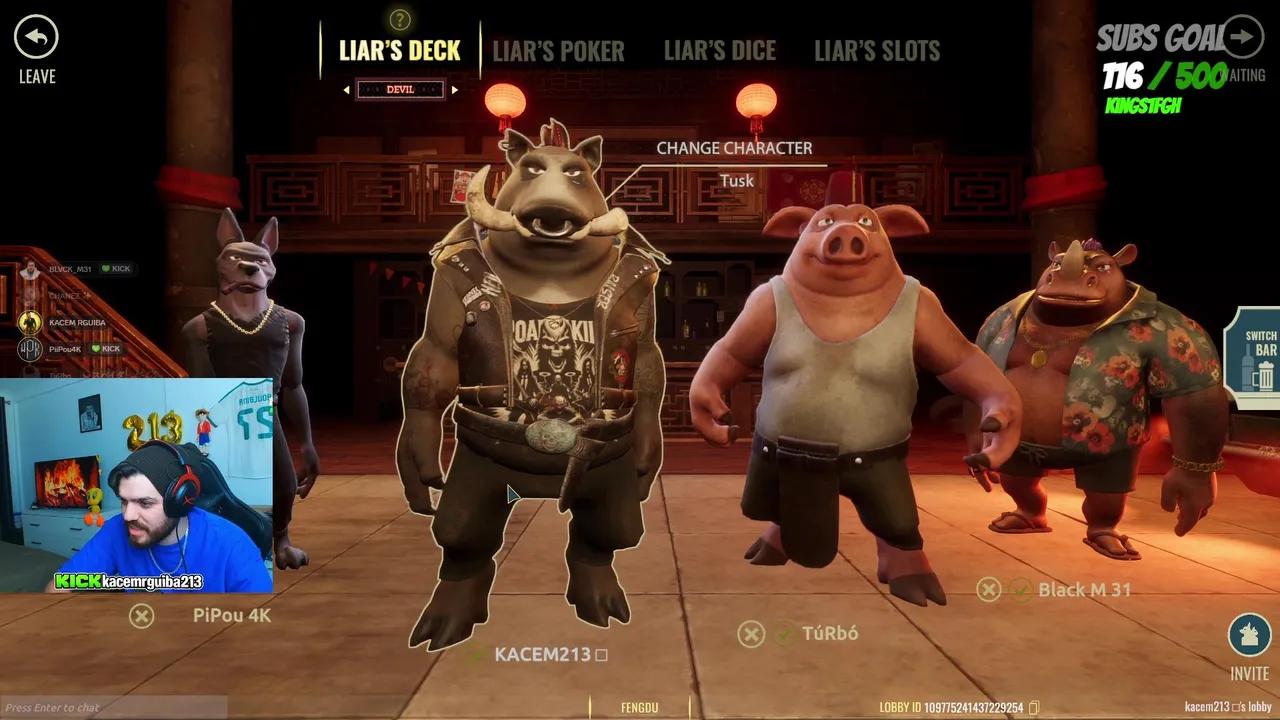The width and height of the screenshot is (1280, 720).
Task: Switch to the Liar's Dice tab
Action: [720, 52]
